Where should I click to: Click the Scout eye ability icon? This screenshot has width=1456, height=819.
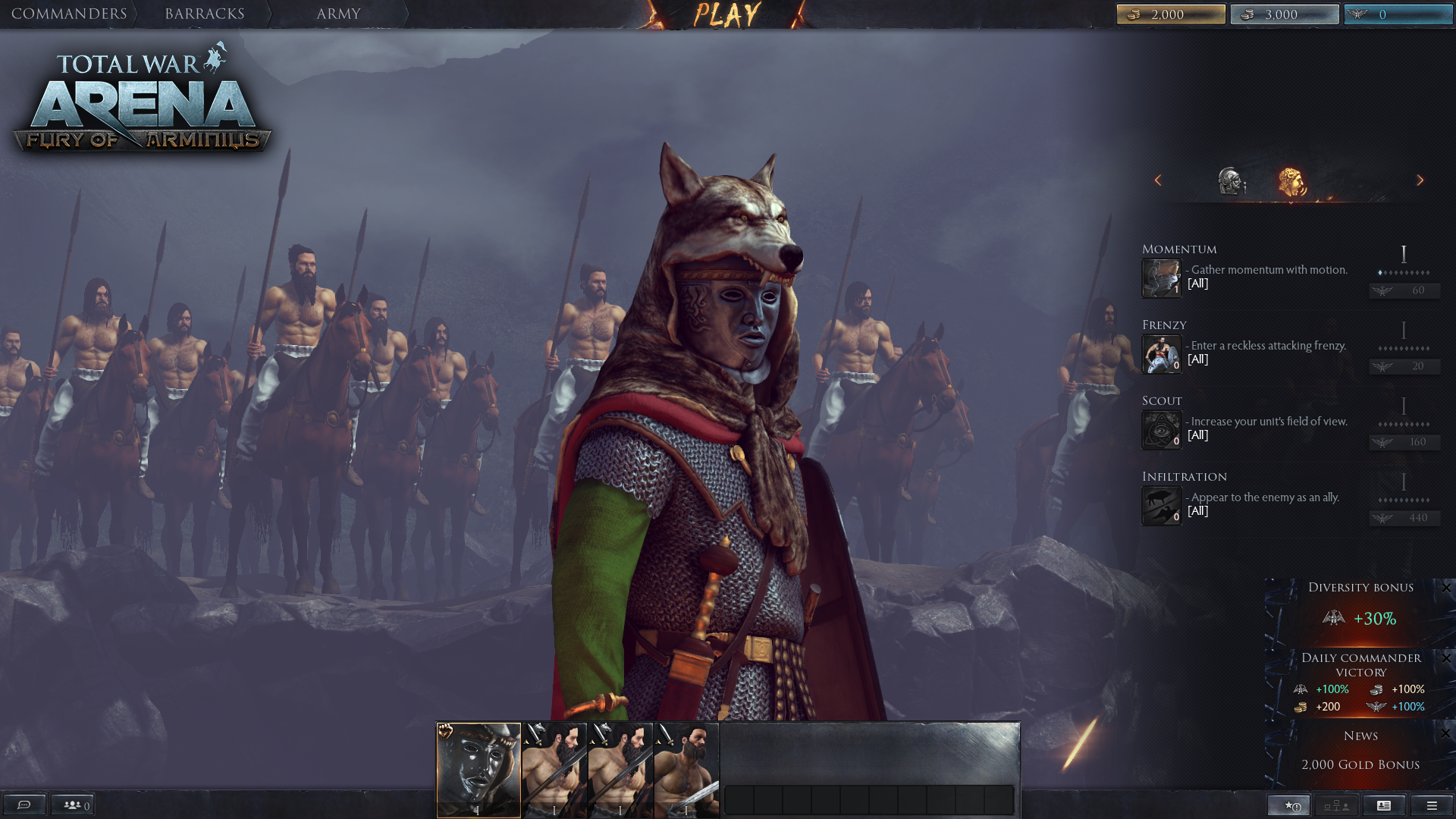[1161, 430]
